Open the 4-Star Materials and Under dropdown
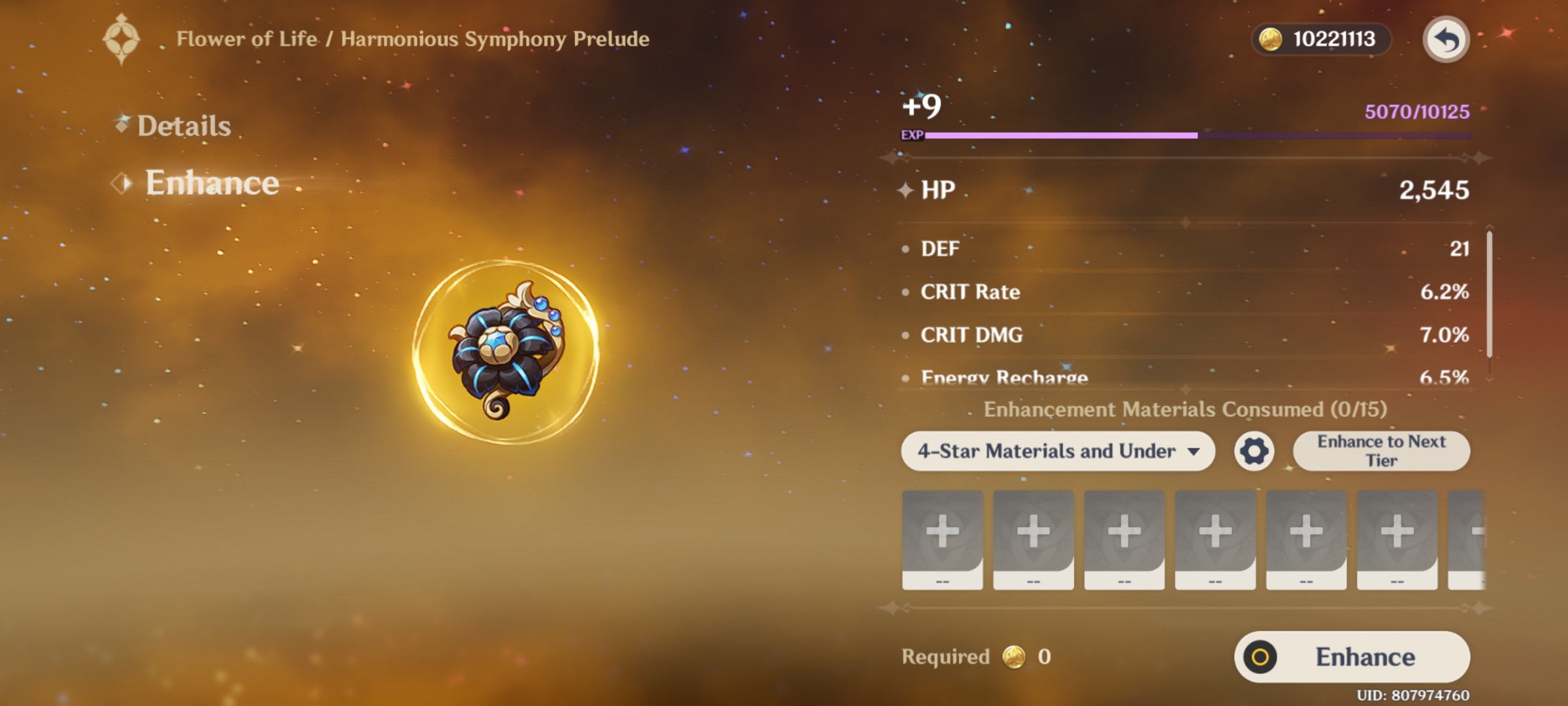Screen dimensions: 1568x706 click(1057, 451)
